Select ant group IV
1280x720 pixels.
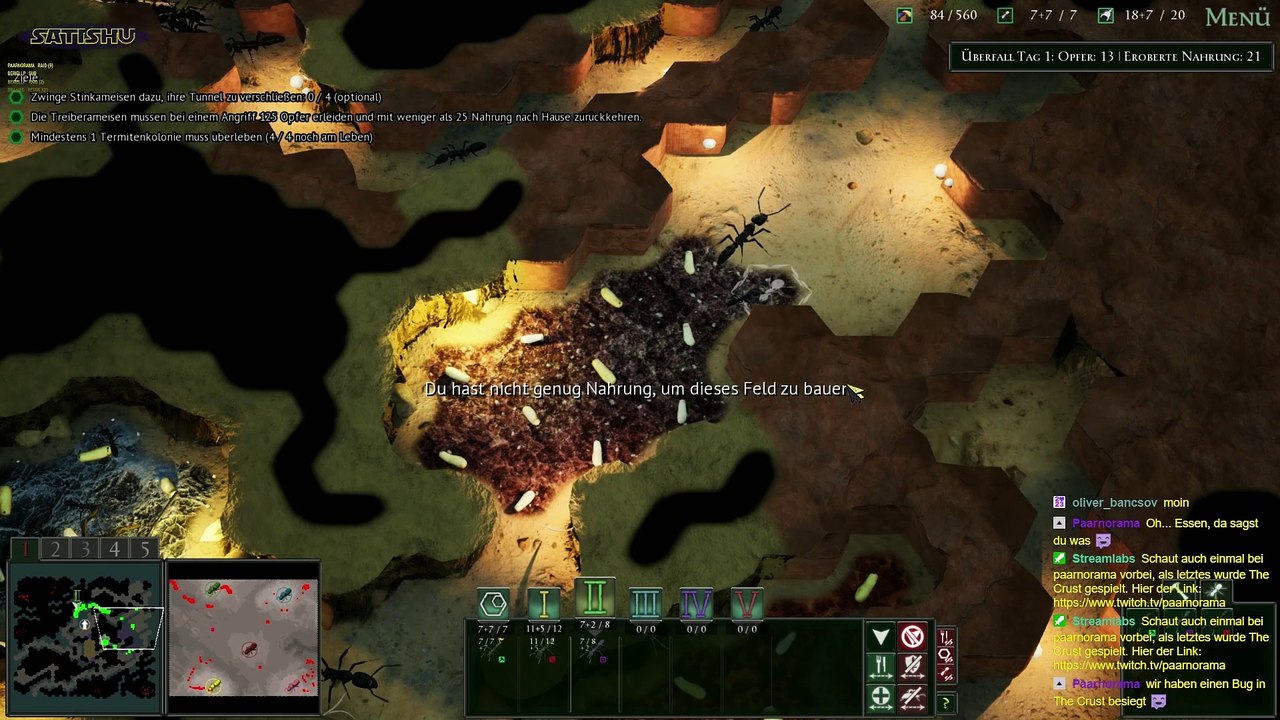pos(697,602)
